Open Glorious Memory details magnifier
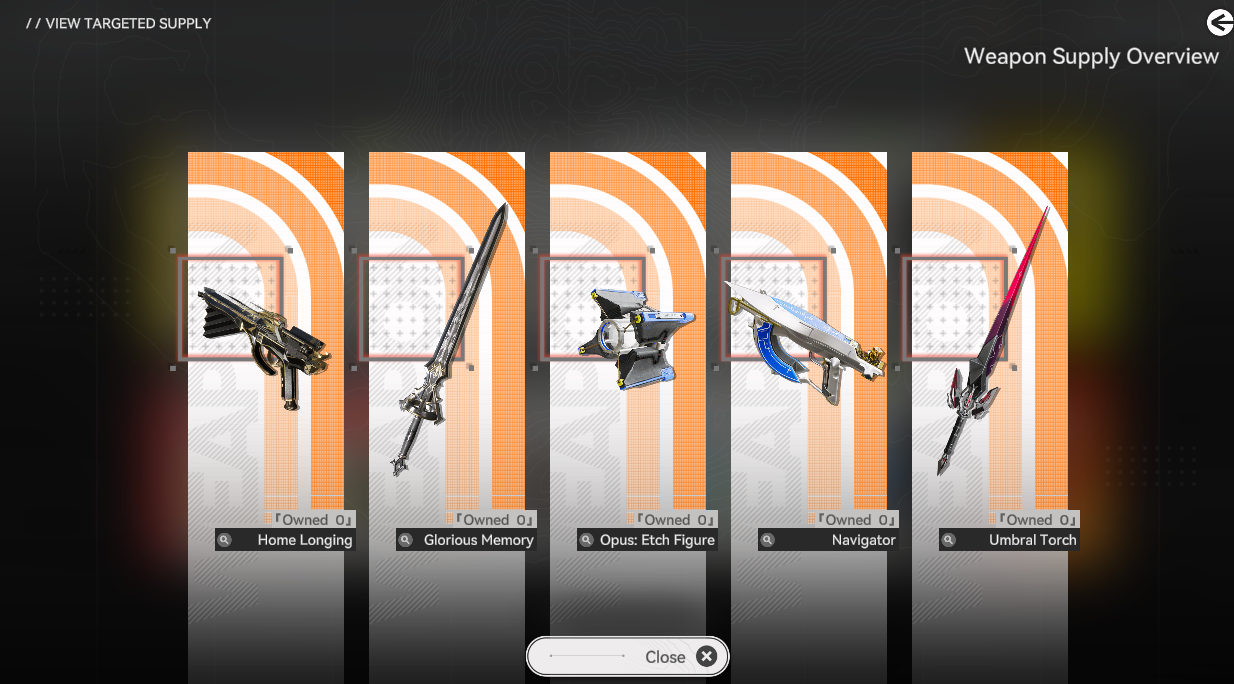Viewport: 1234px width, 684px height. (x=406, y=540)
